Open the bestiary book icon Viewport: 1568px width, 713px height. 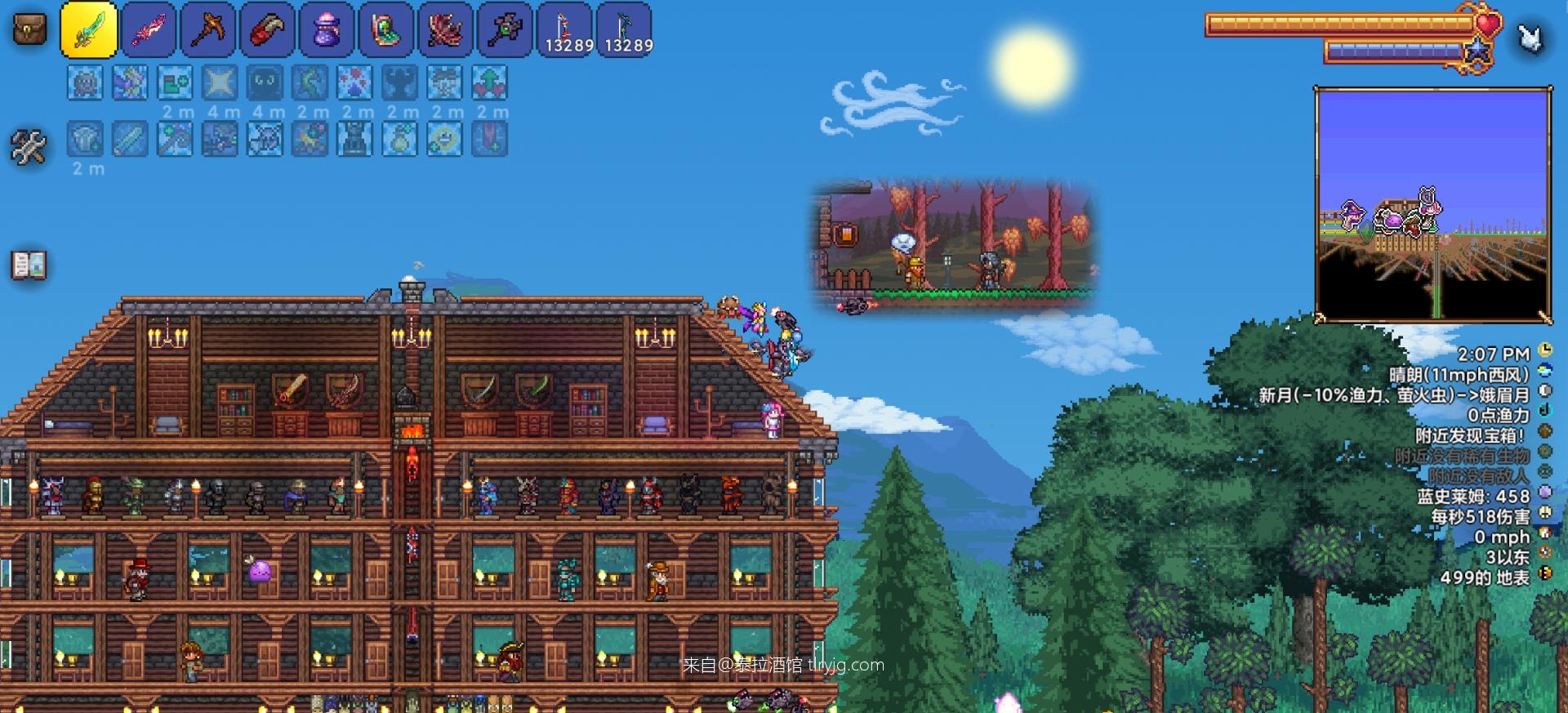tap(29, 265)
